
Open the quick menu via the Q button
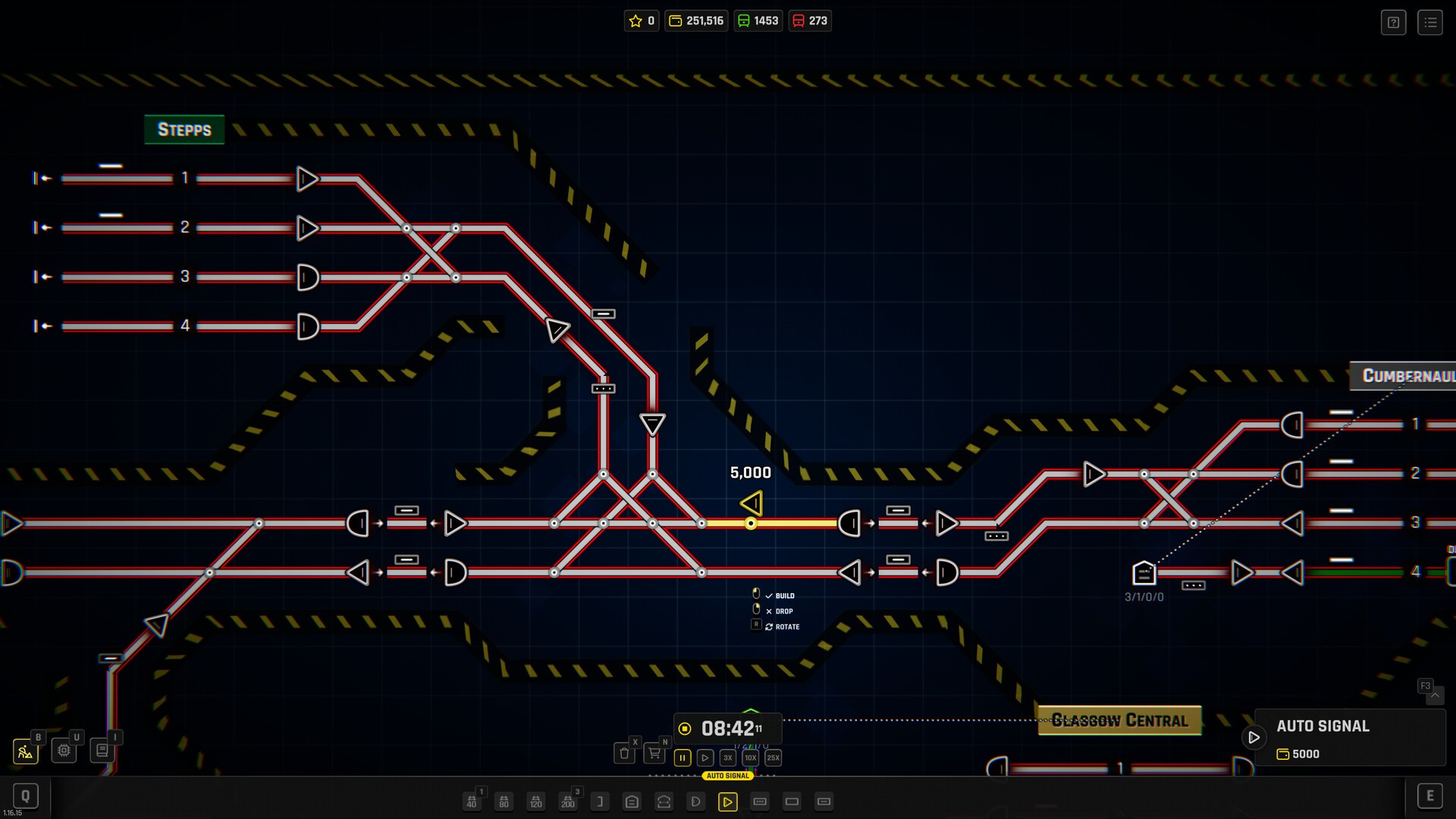[27, 795]
